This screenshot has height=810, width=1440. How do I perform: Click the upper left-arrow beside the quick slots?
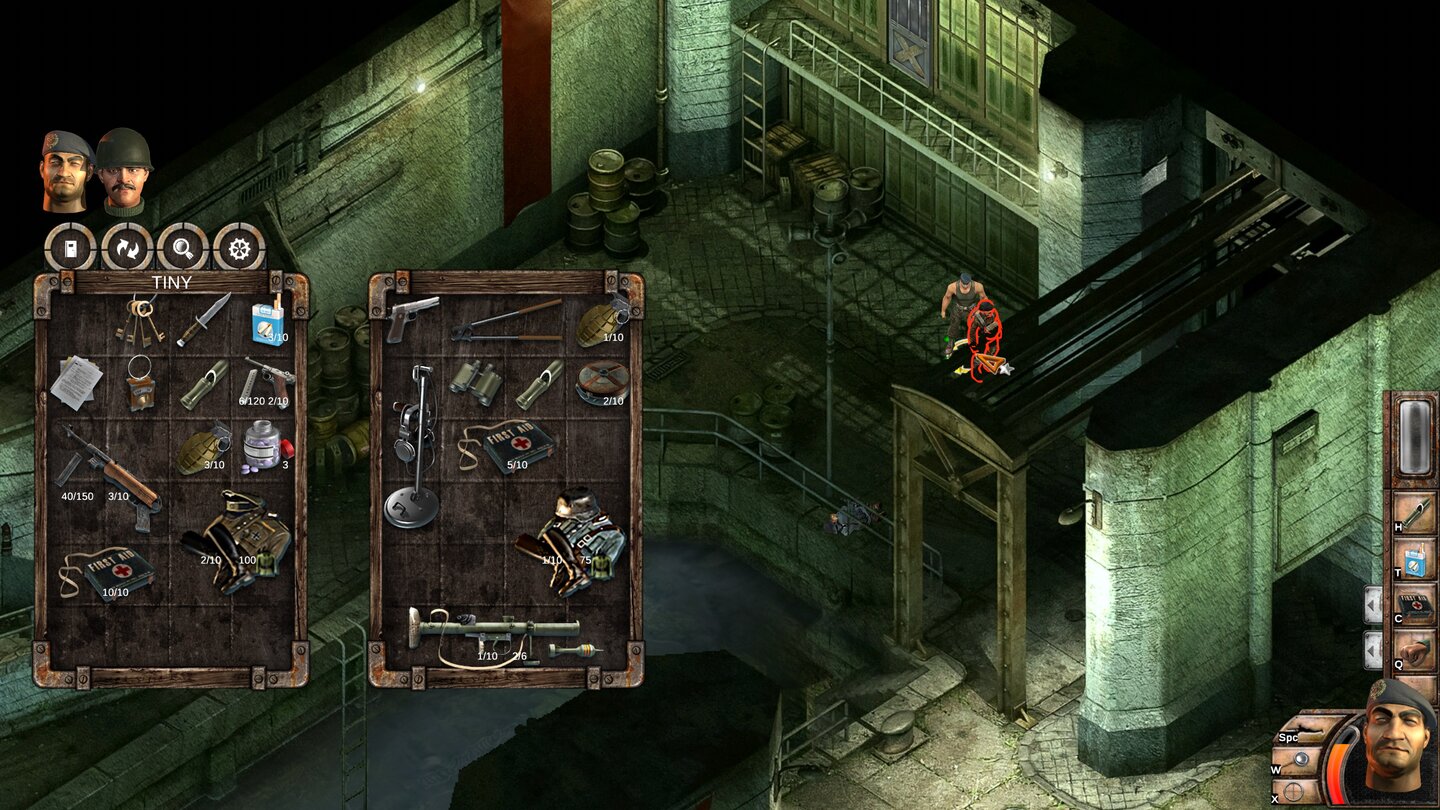(x=1372, y=603)
